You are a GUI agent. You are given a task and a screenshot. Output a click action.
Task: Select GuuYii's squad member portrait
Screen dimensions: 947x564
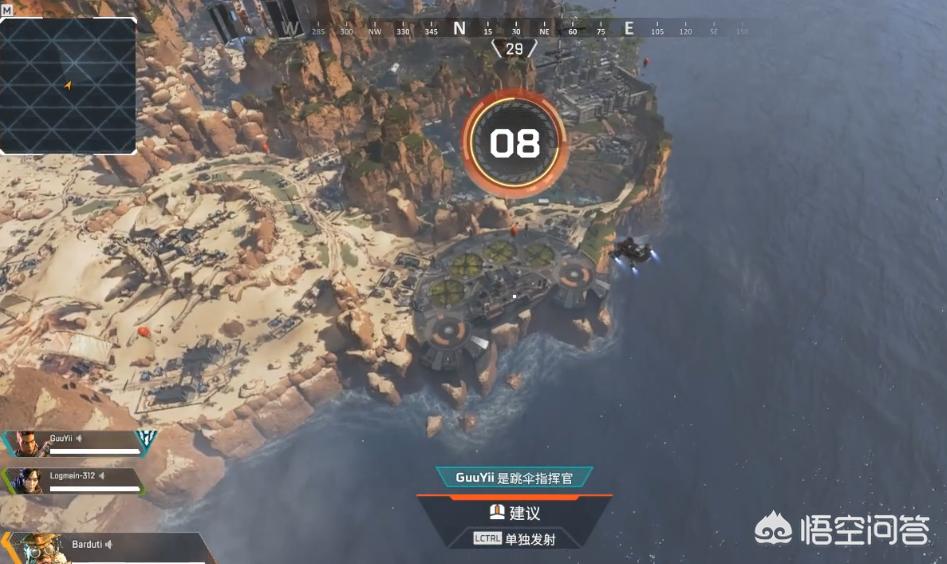click(28, 444)
